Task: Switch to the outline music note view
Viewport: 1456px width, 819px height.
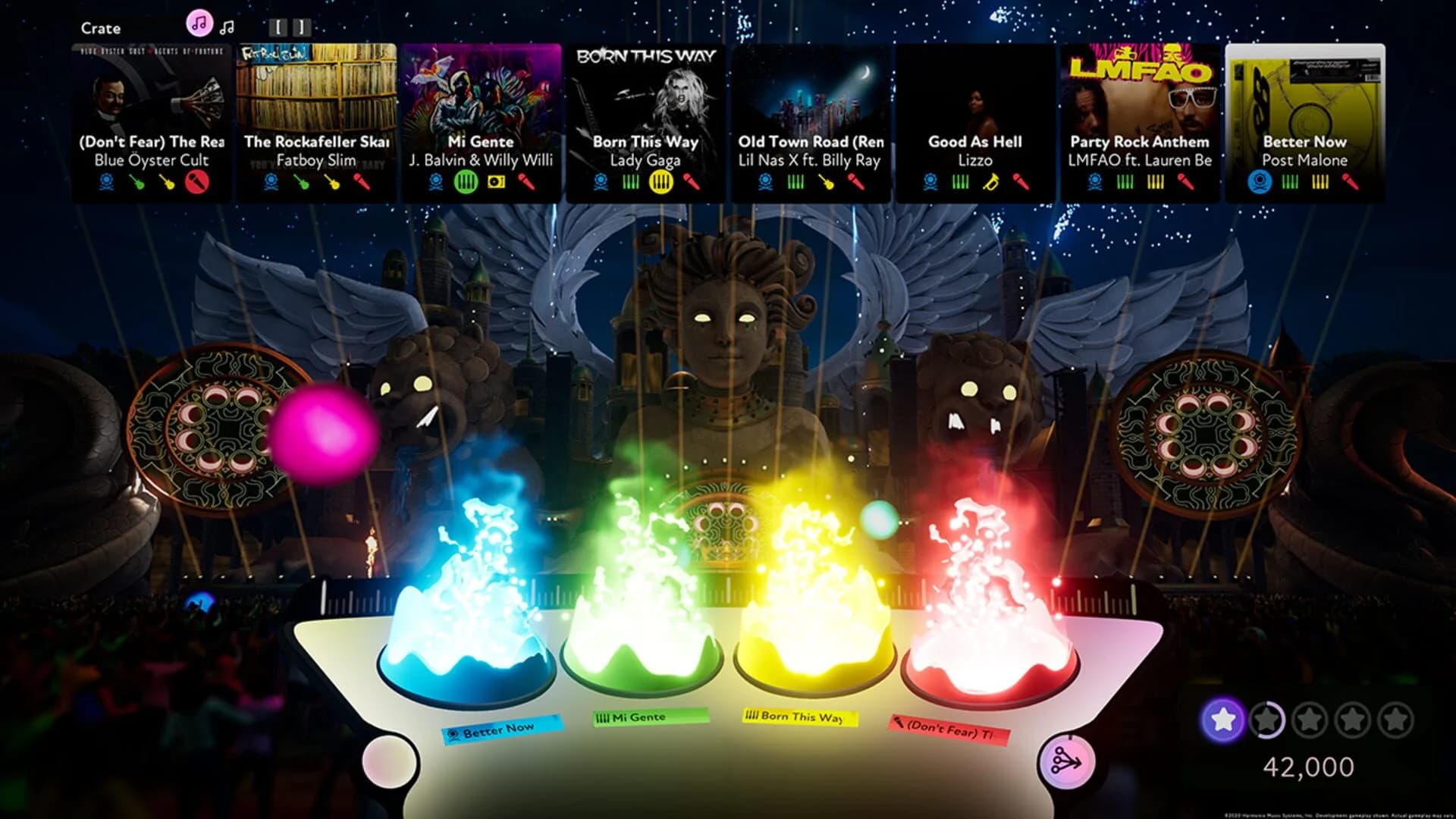Action: (227, 27)
